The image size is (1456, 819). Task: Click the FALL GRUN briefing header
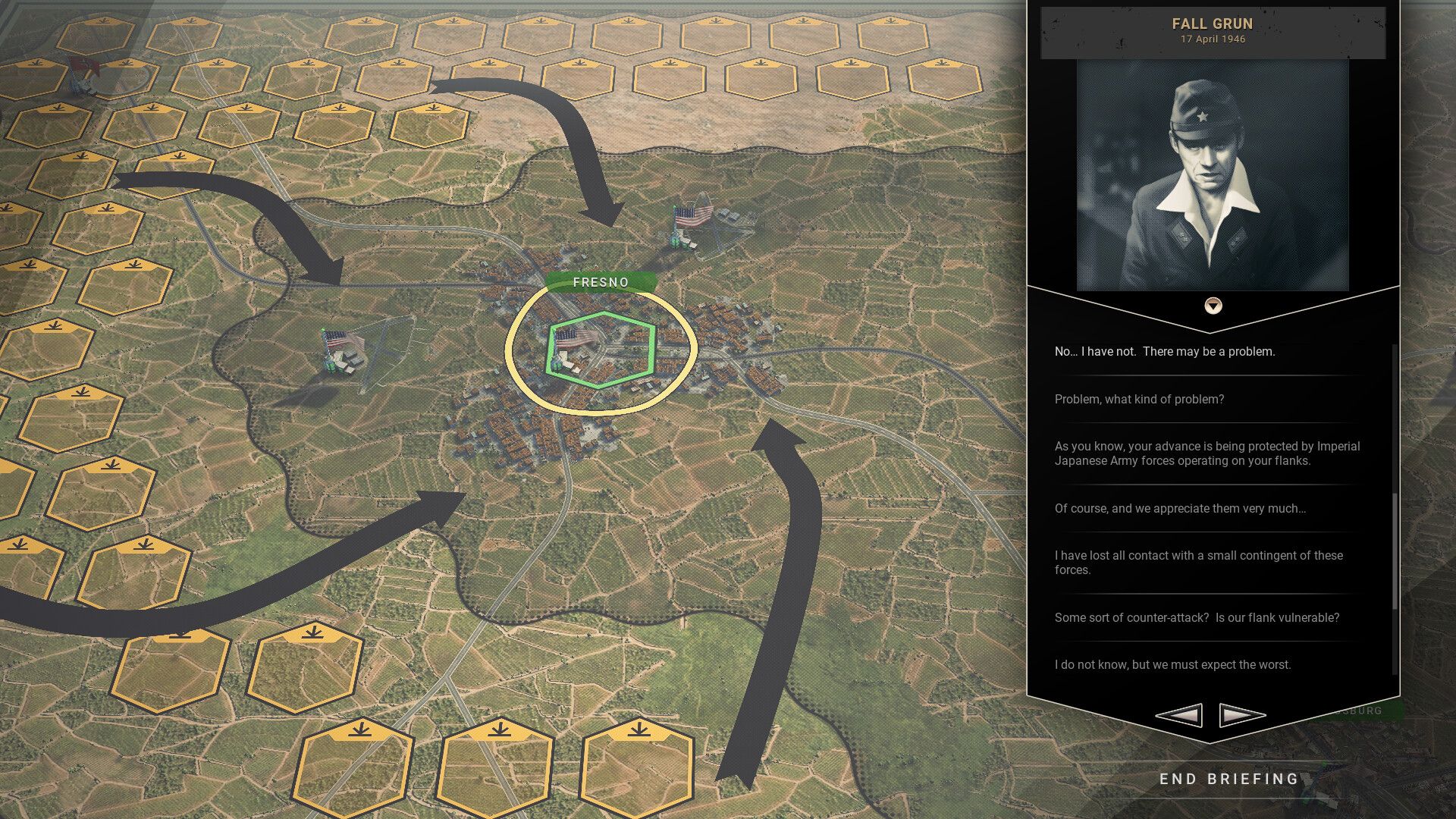click(x=1213, y=24)
